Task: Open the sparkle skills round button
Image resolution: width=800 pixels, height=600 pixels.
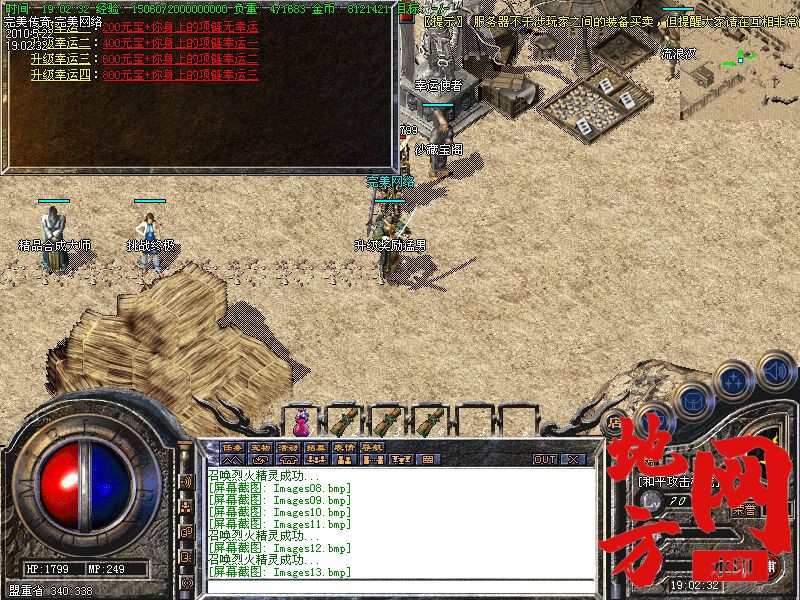Action: 734,380
